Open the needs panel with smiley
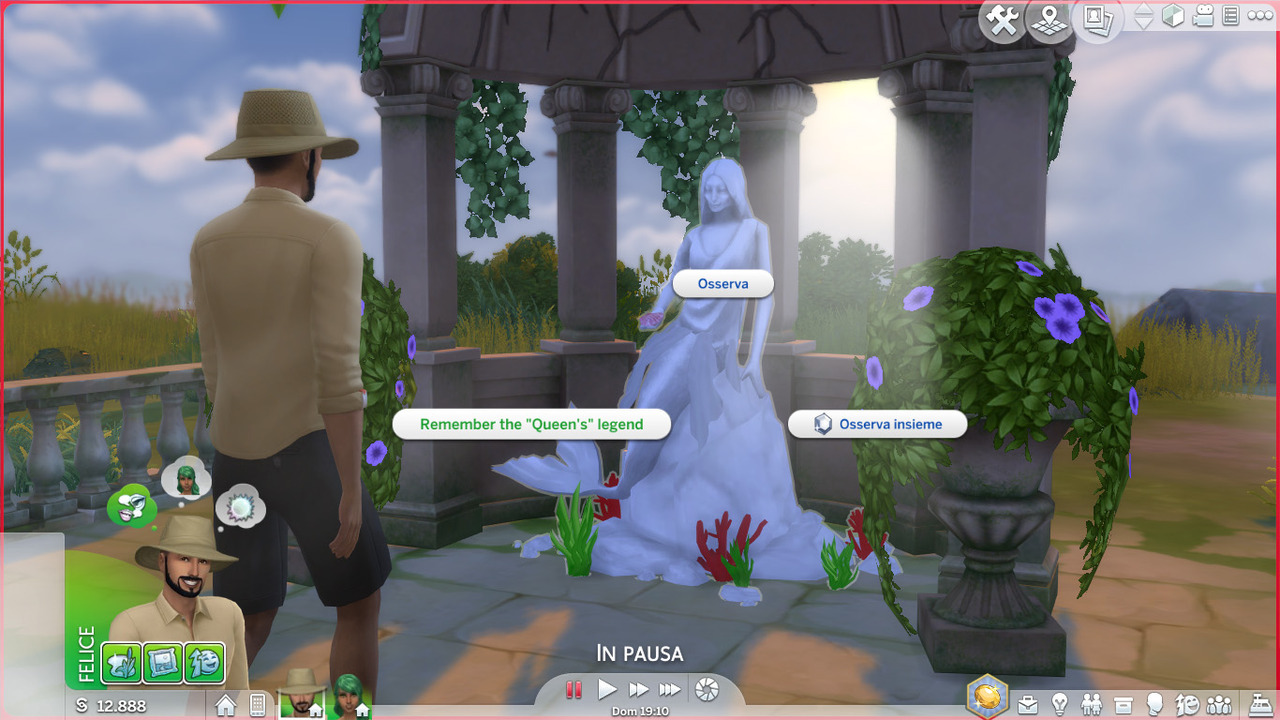 click(1188, 704)
